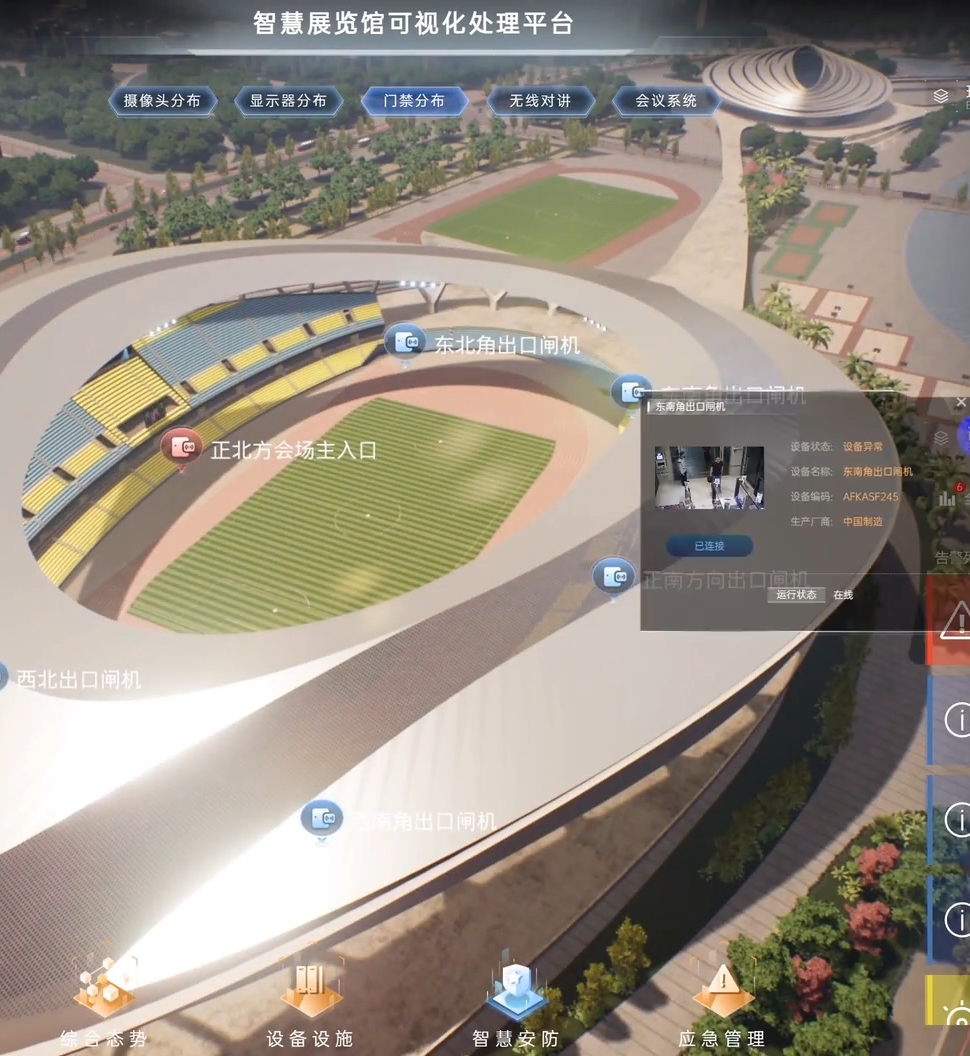Click the layers icon in the top-right
This screenshot has height=1056, width=970.
941,96
